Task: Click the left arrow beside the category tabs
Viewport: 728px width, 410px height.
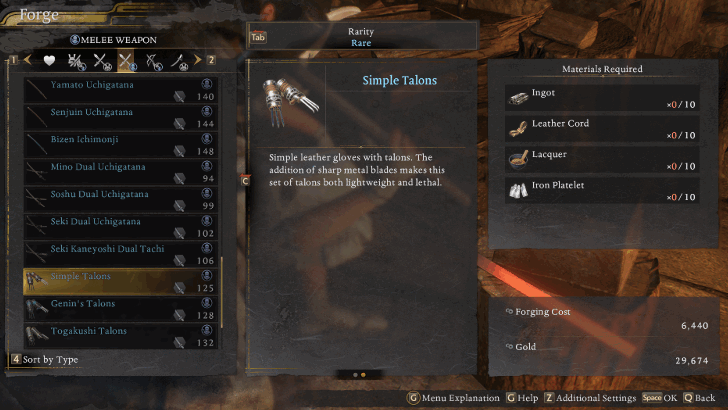Action: point(27,61)
